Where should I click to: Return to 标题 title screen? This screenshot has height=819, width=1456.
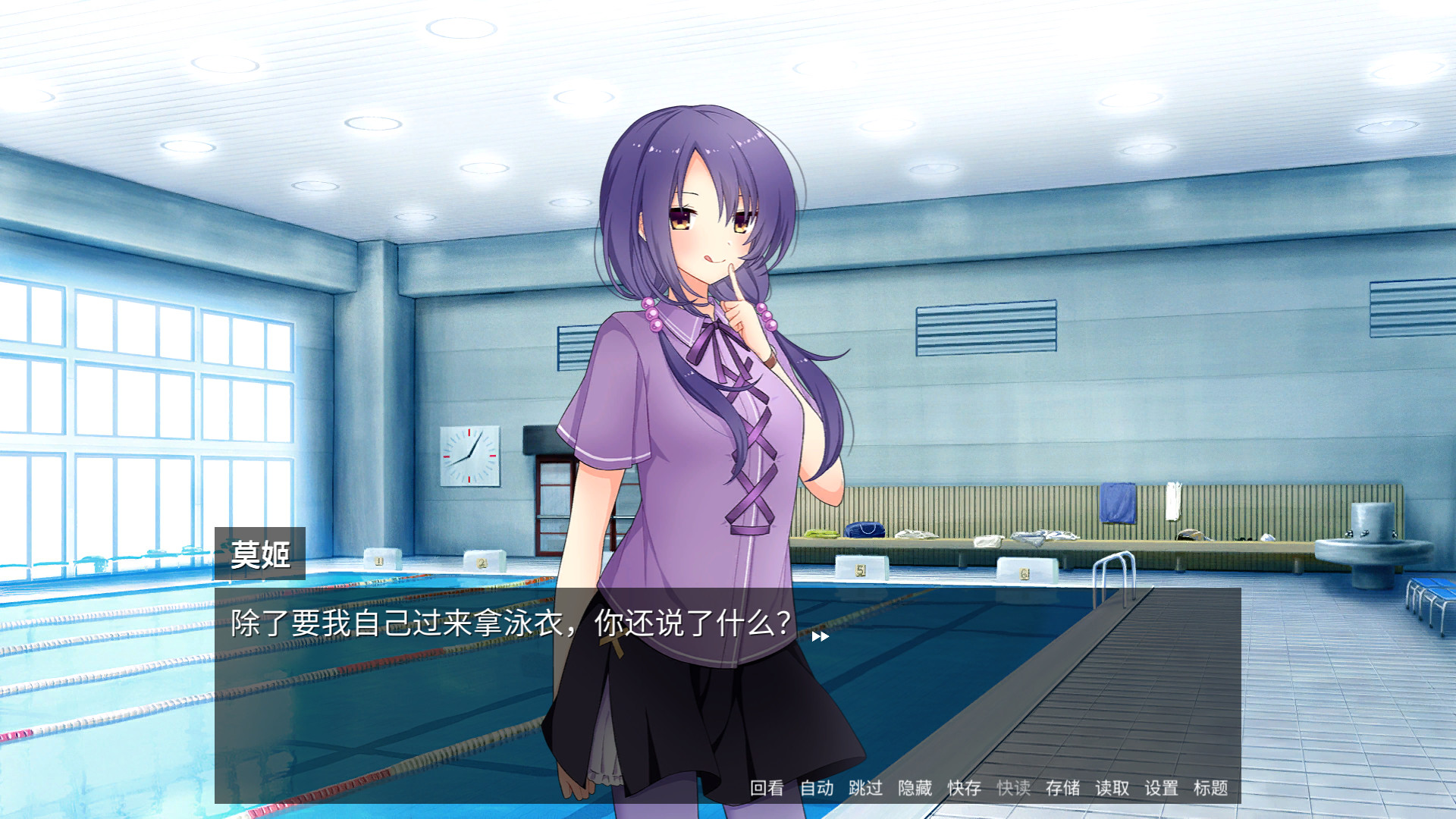click(1212, 789)
